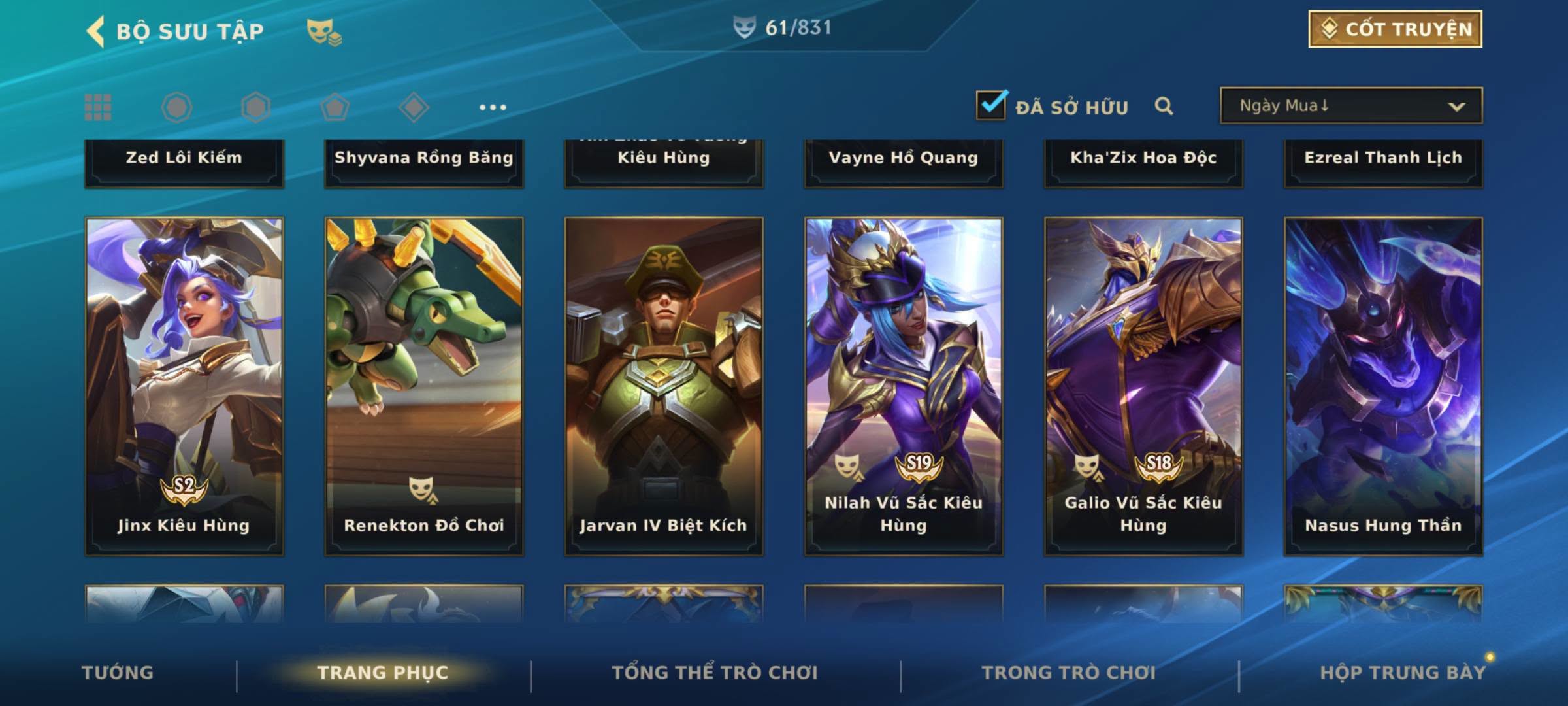1568x706 pixels.
Task: Switch to the Trang Phục tab
Action: click(x=383, y=673)
